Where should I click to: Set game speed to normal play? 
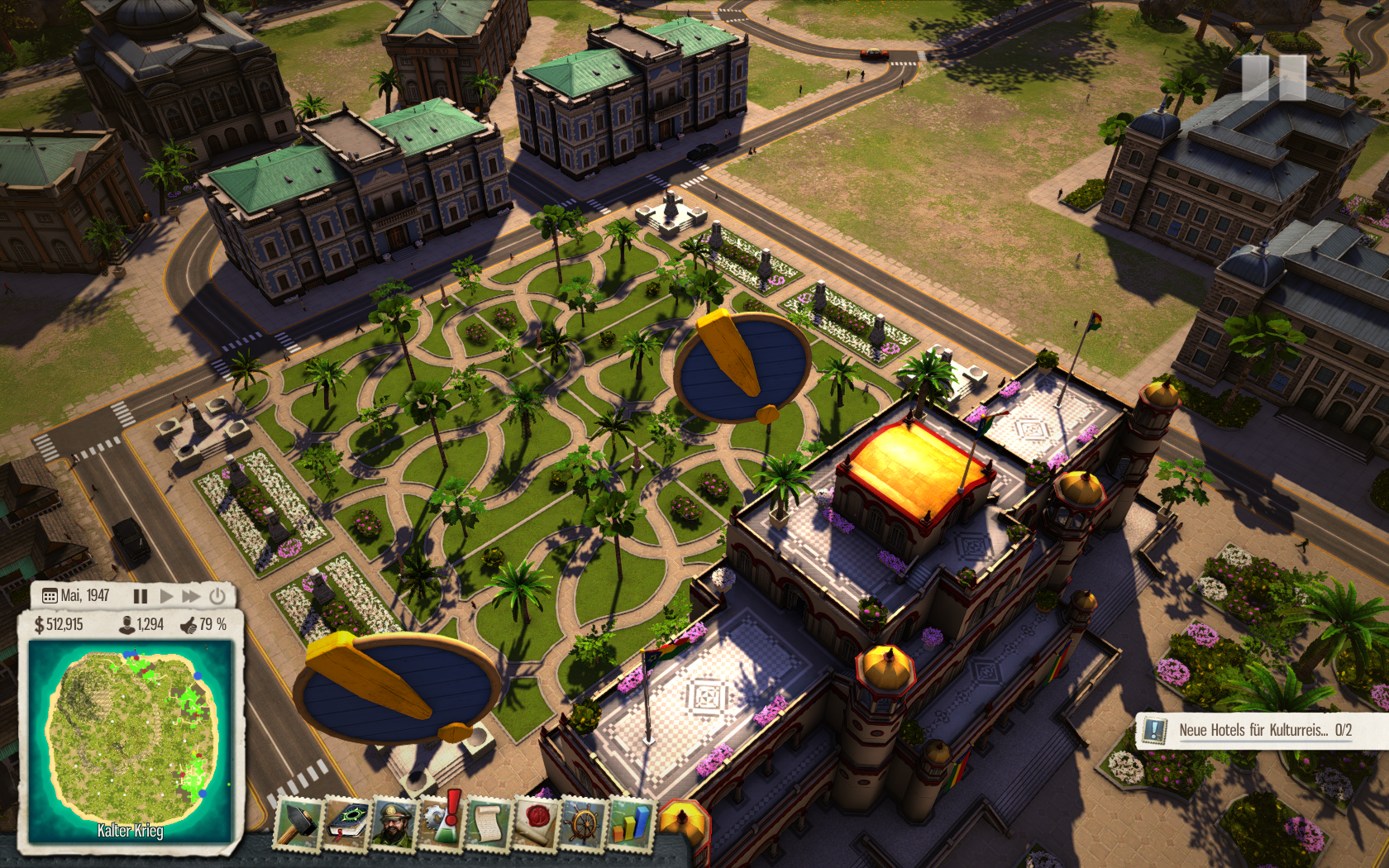[166, 596]
